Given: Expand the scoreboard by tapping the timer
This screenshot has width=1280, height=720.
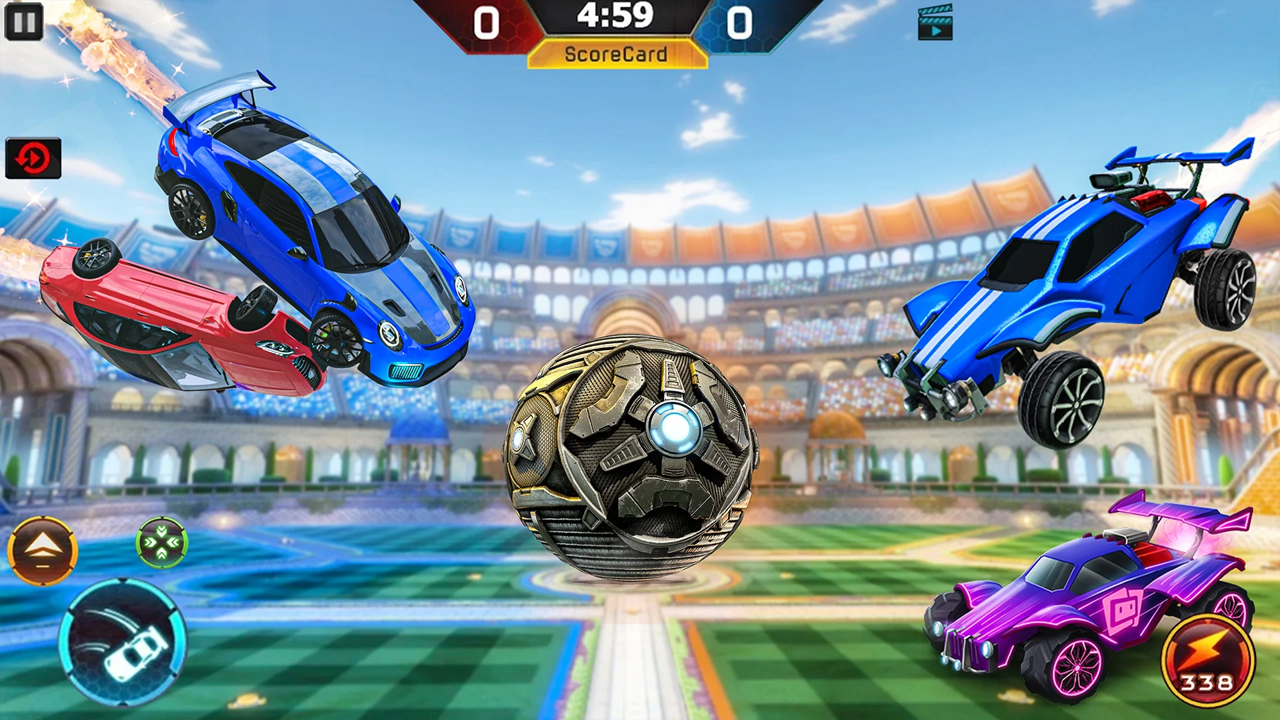Looking at the screenshot, I should click(x=616, y=17).
